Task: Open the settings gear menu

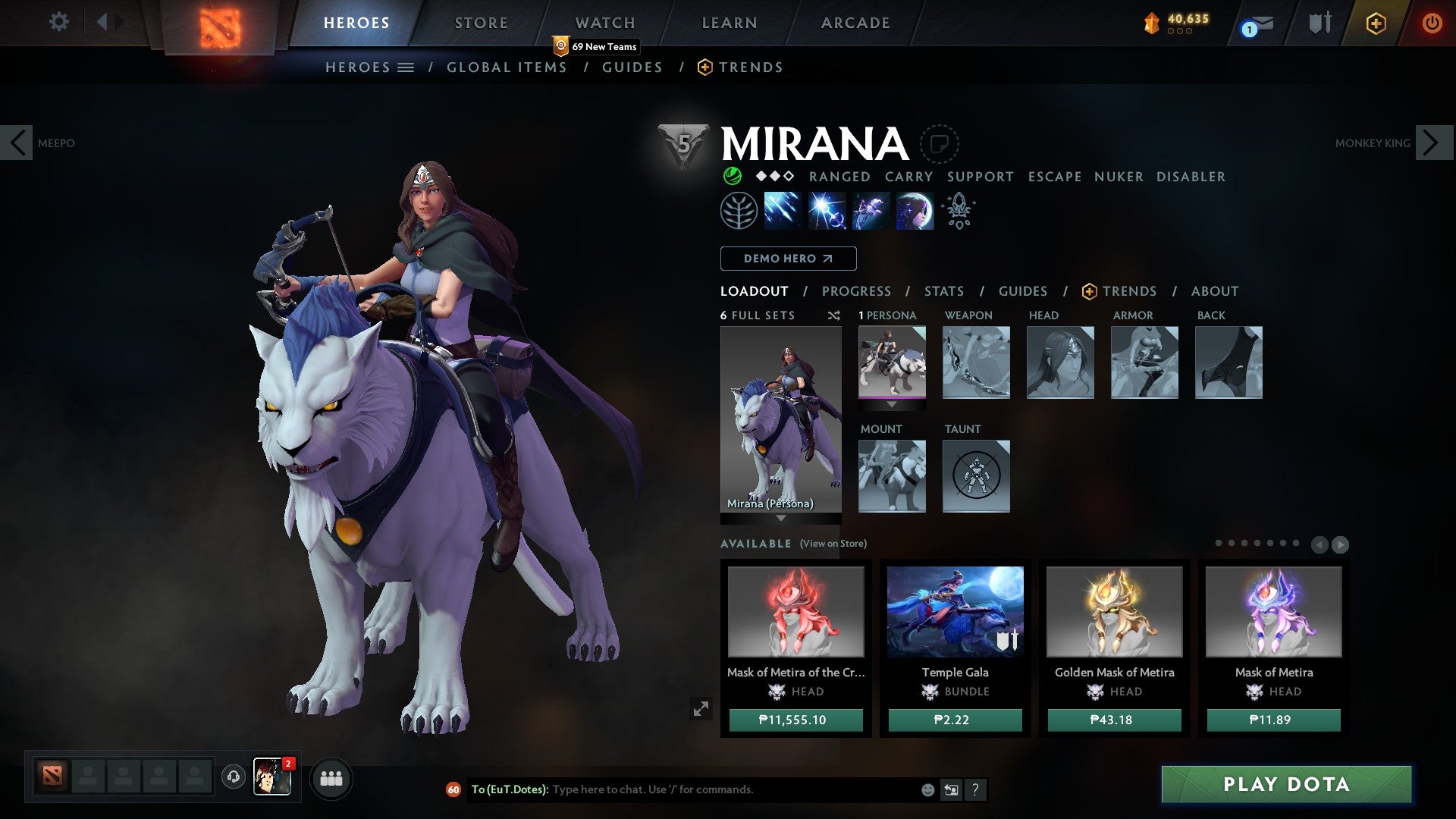Action: [x=58, y=22]
